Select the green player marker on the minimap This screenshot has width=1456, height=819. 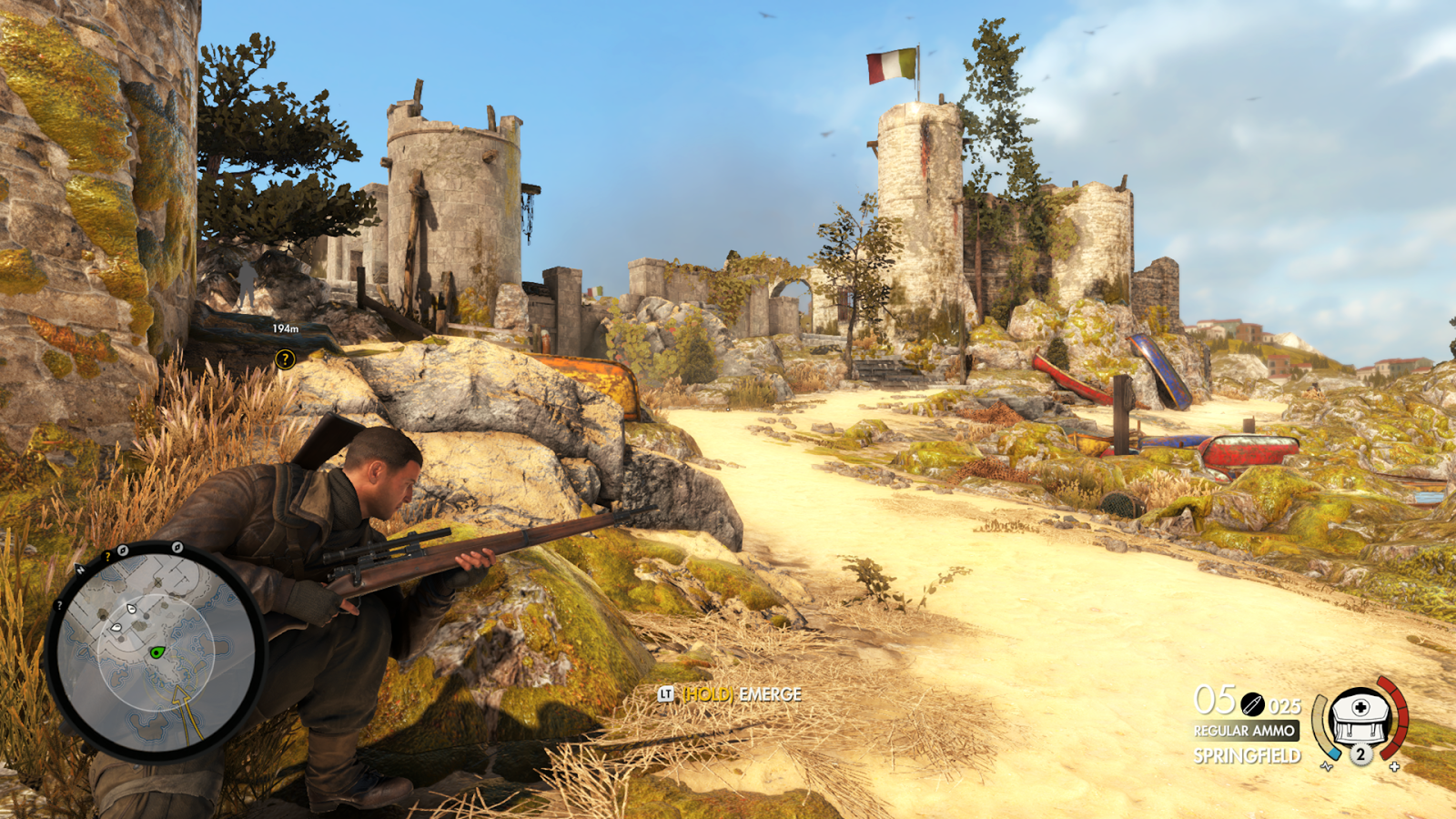pos(157,652)
